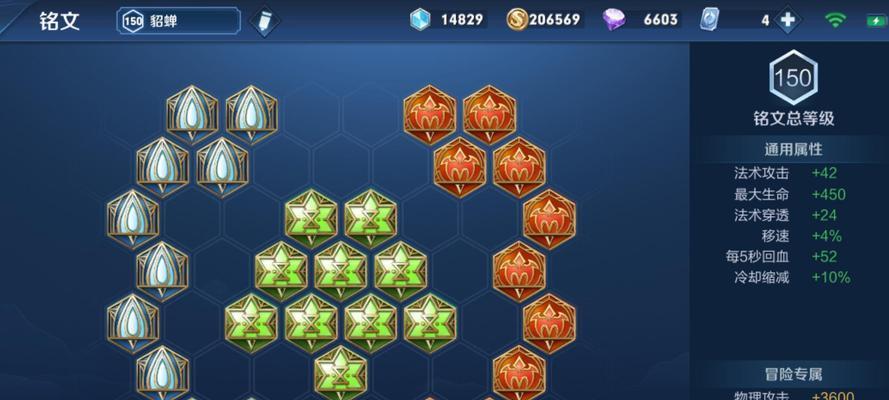Add more tickets with the plus button
The image size is (889, 400).
788,20
